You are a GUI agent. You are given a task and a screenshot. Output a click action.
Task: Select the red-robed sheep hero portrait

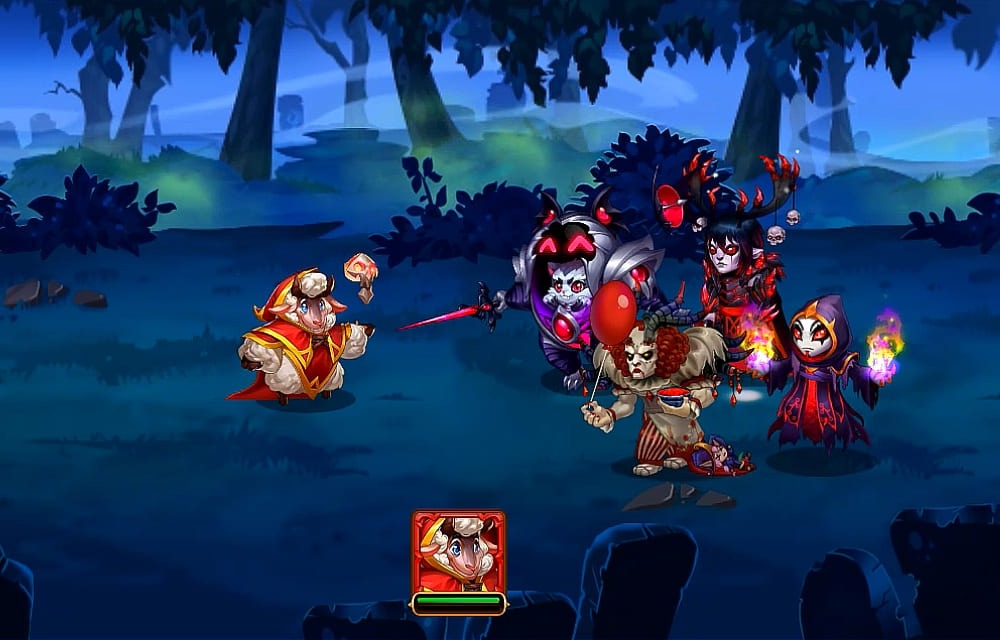[458, 553]
